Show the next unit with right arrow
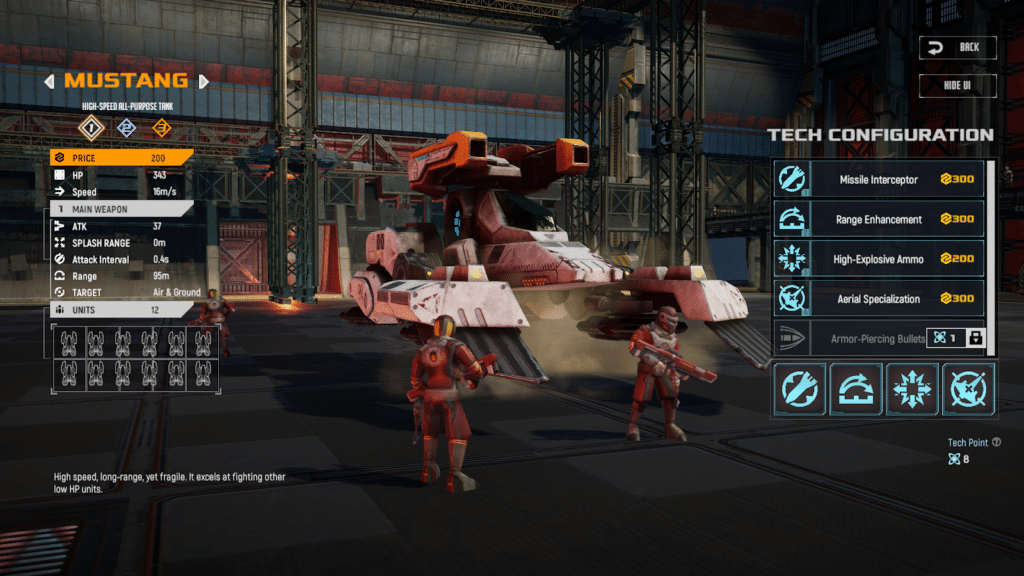1024x576 pixels. click(x=204, y=81)
